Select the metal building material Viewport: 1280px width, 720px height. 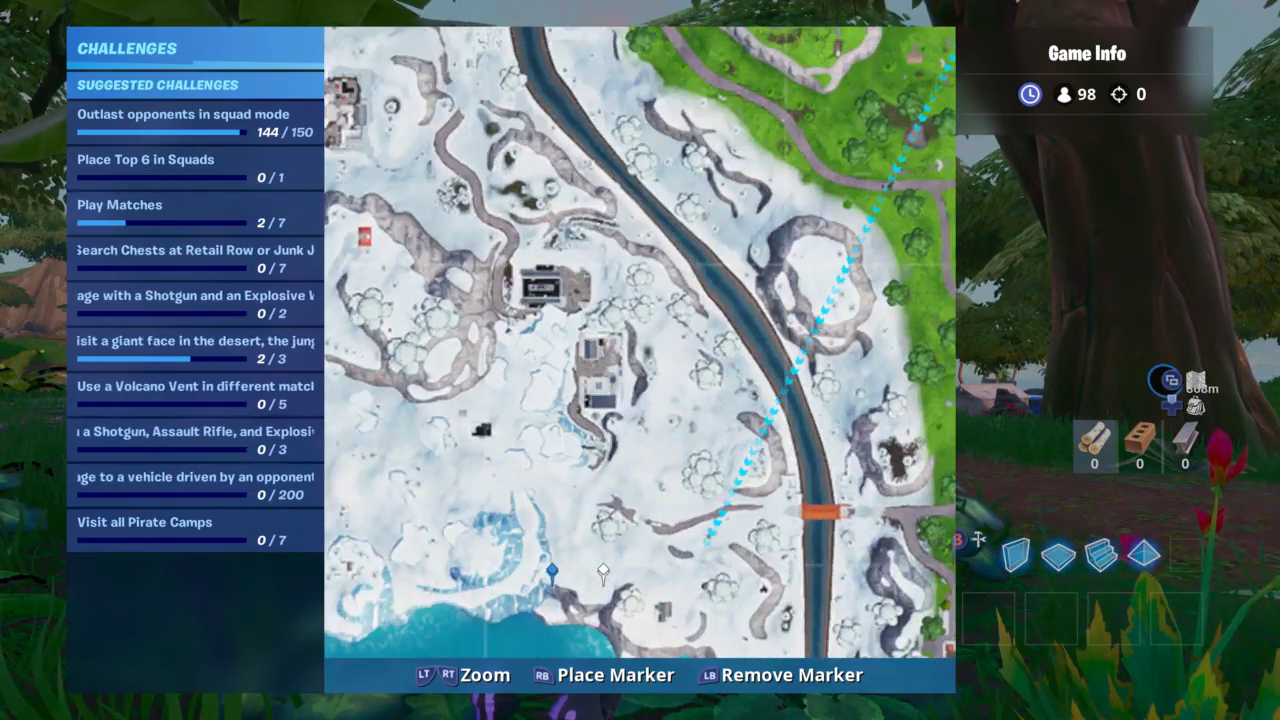1185,443
